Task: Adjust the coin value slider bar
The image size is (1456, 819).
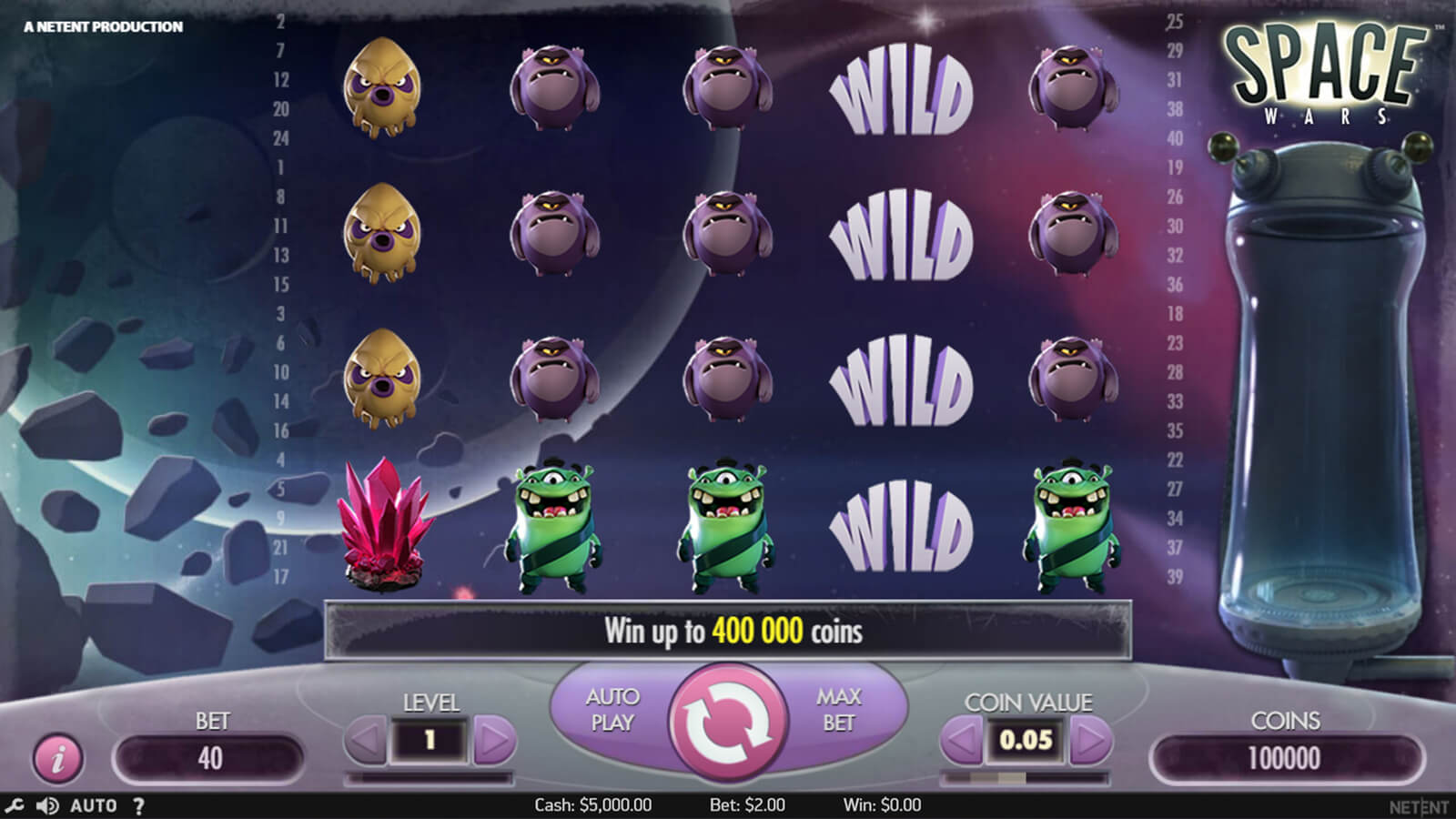Action: click(x=1025, y=778)
